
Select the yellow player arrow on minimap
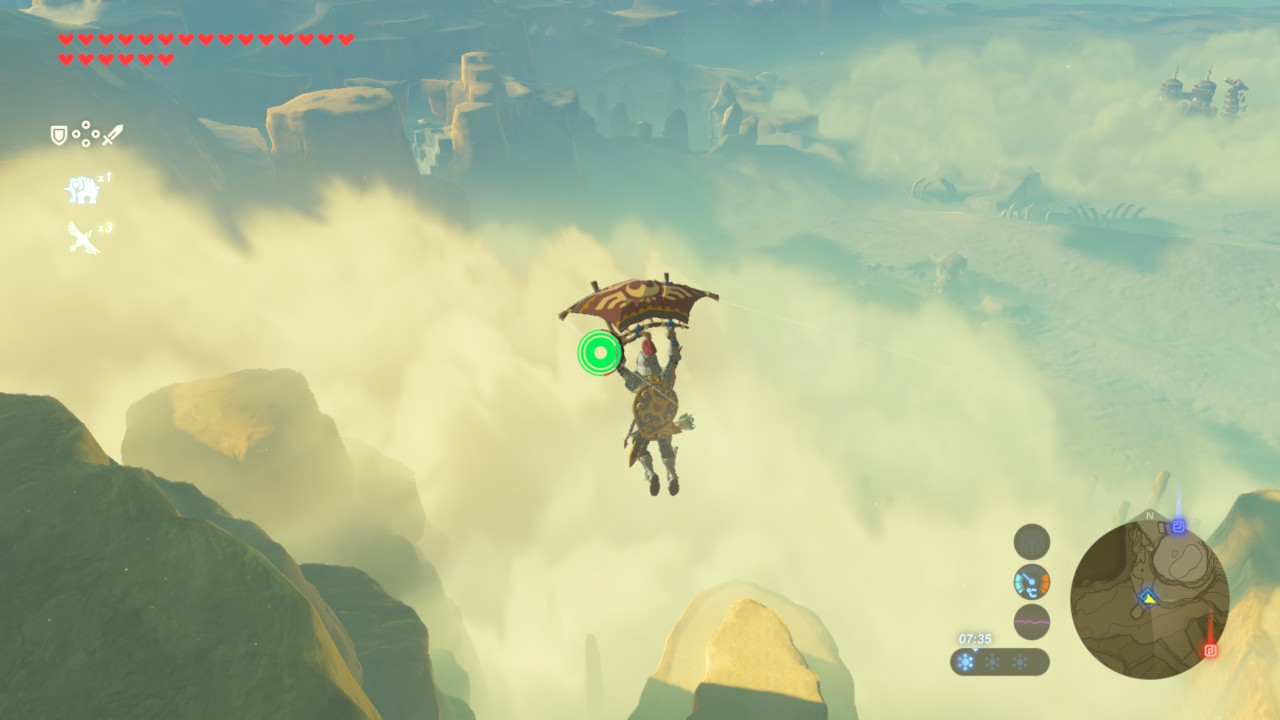pos(1148,596)
